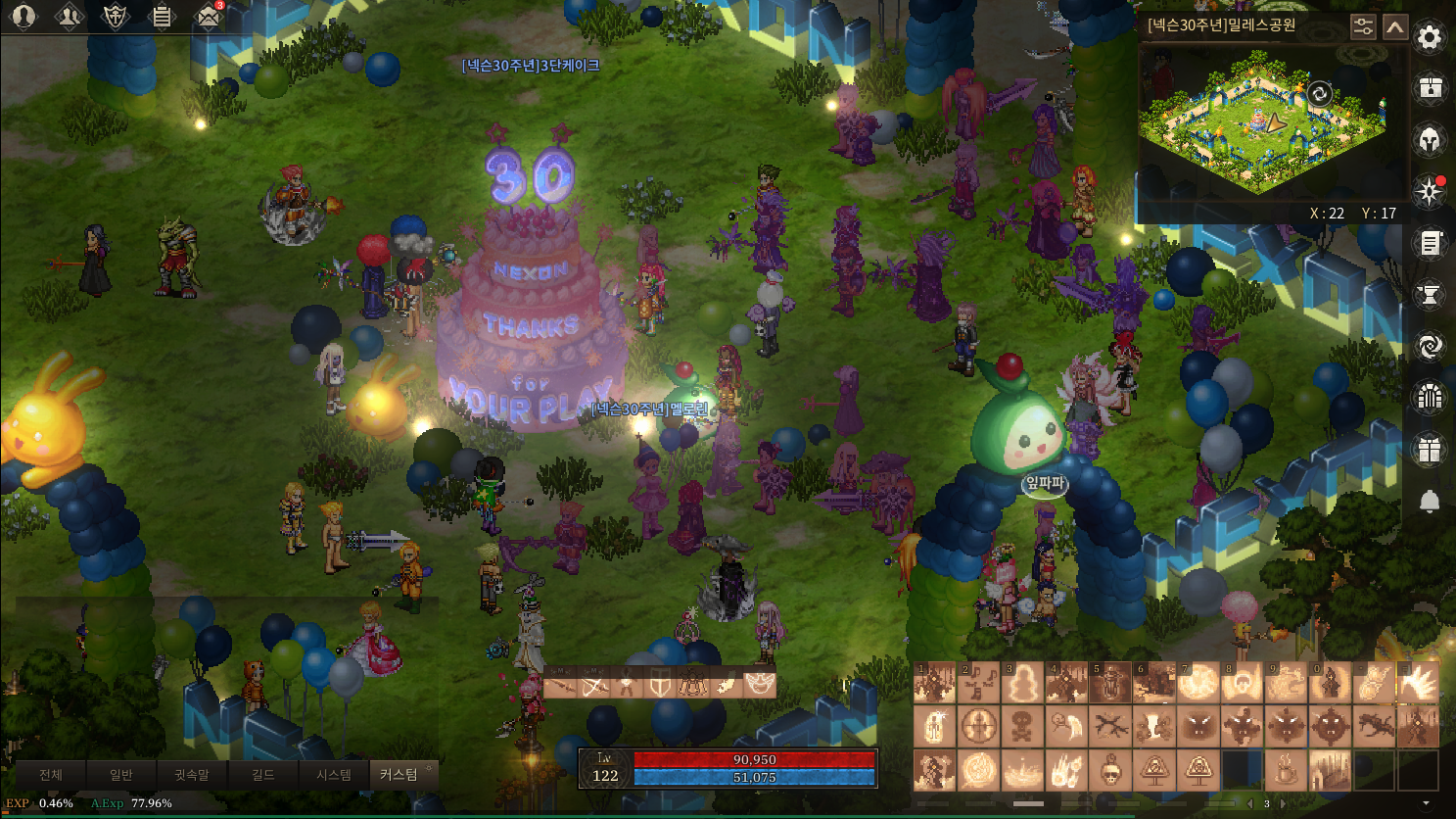Open the minimap filter options button

coord(1363,27)
